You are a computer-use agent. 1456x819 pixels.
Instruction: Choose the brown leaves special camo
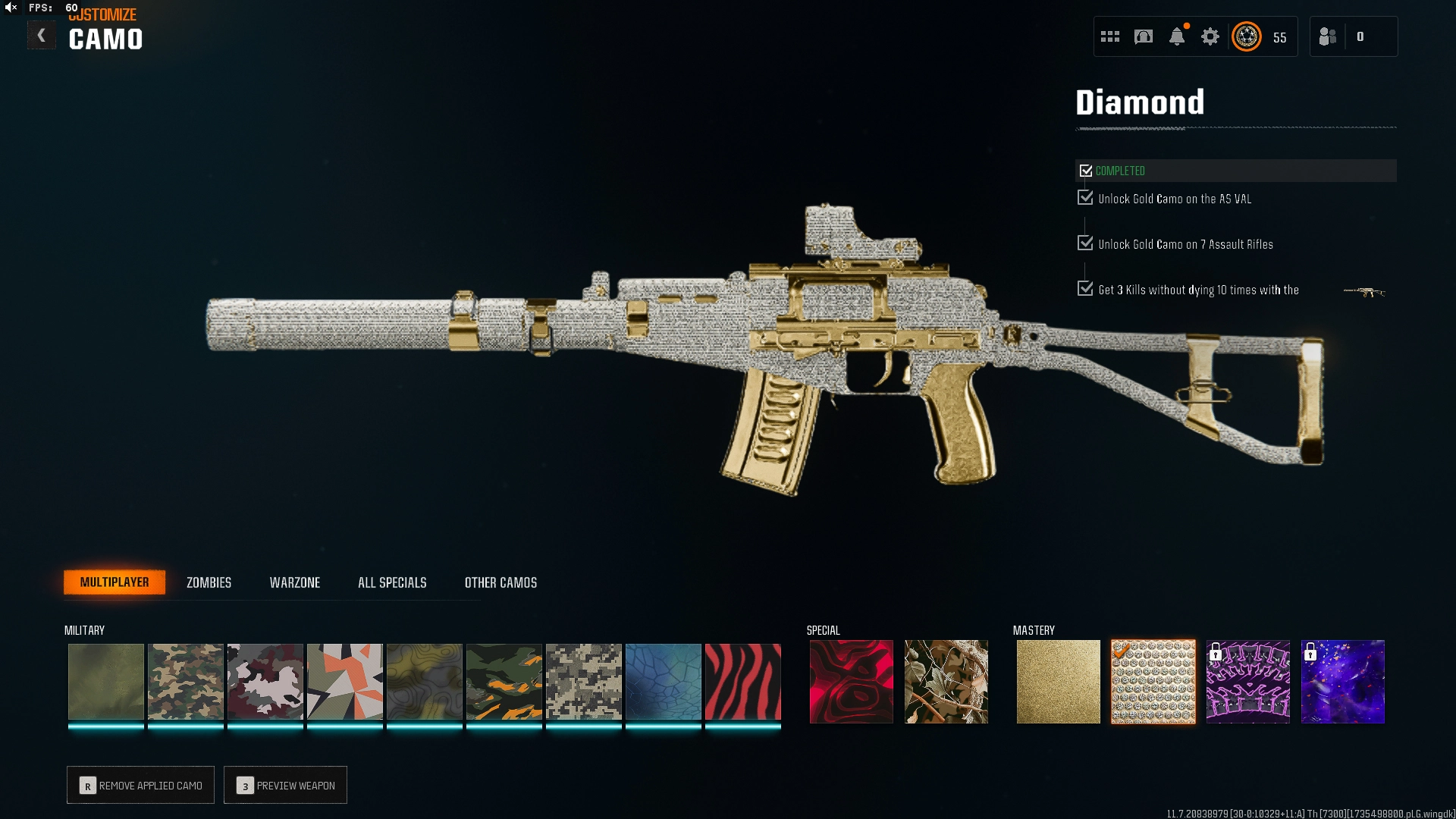(946, 681)
